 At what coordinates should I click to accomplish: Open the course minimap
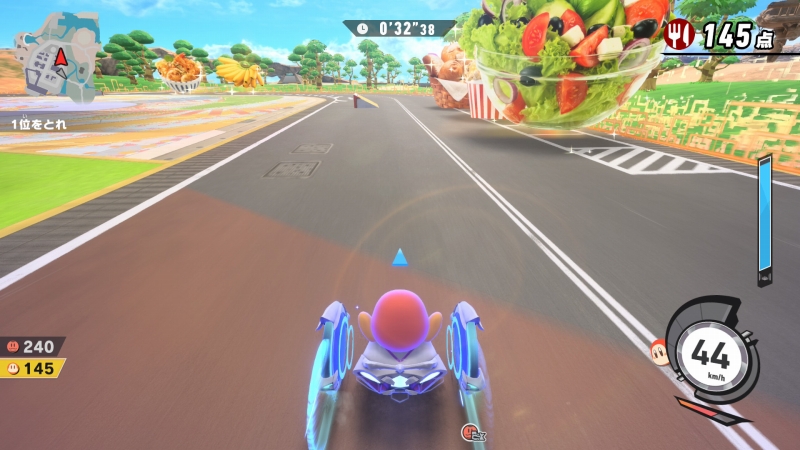56,56
